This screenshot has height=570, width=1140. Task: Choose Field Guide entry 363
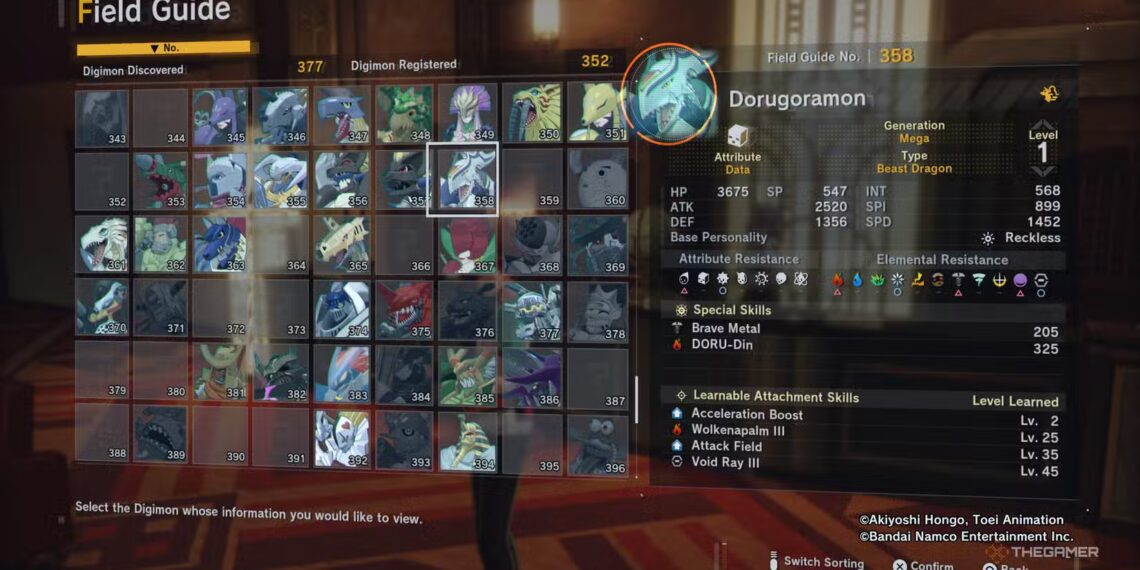tap(220, 245)
